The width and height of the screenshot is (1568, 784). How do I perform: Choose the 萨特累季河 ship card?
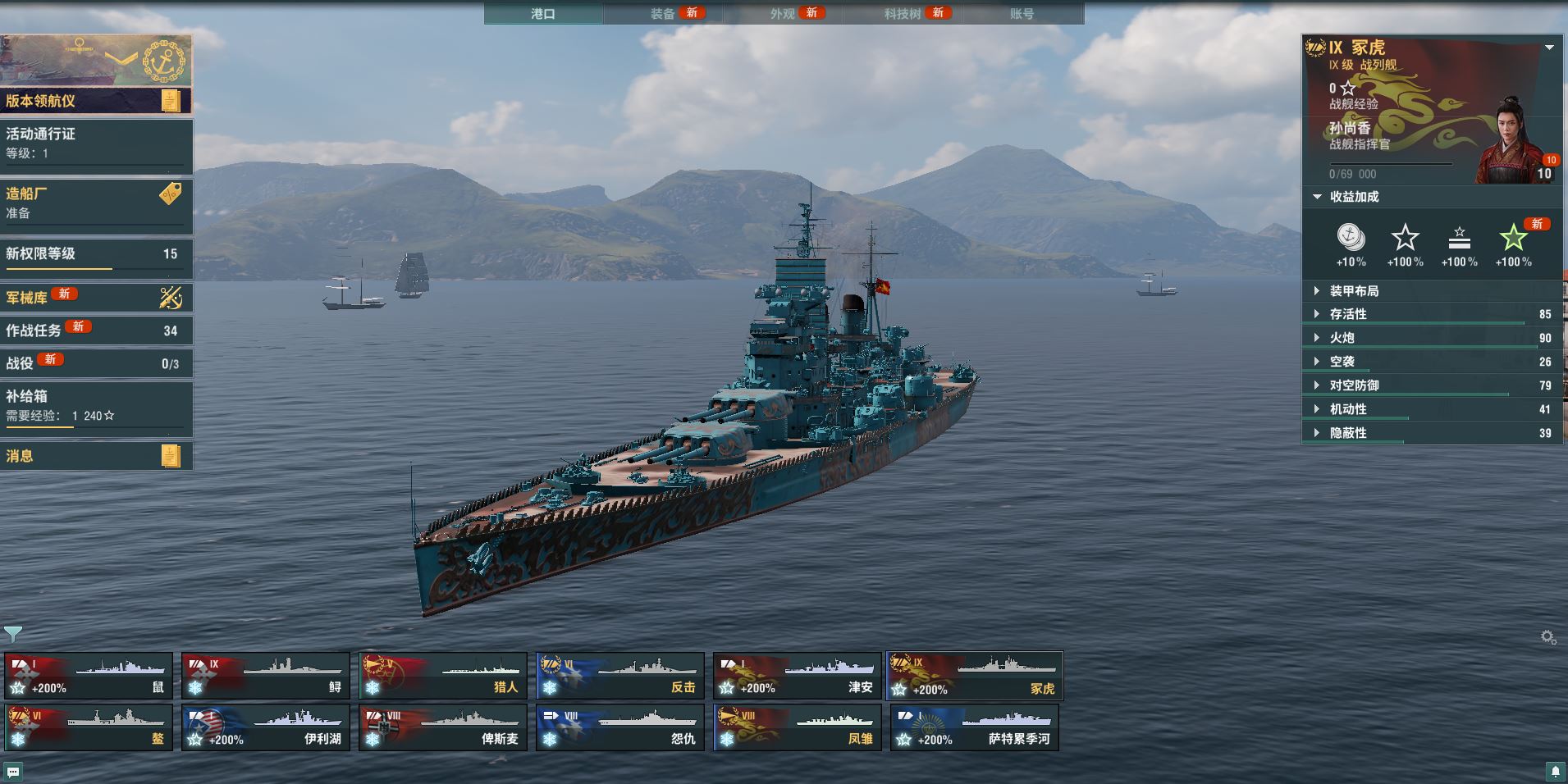coord(975,727)
